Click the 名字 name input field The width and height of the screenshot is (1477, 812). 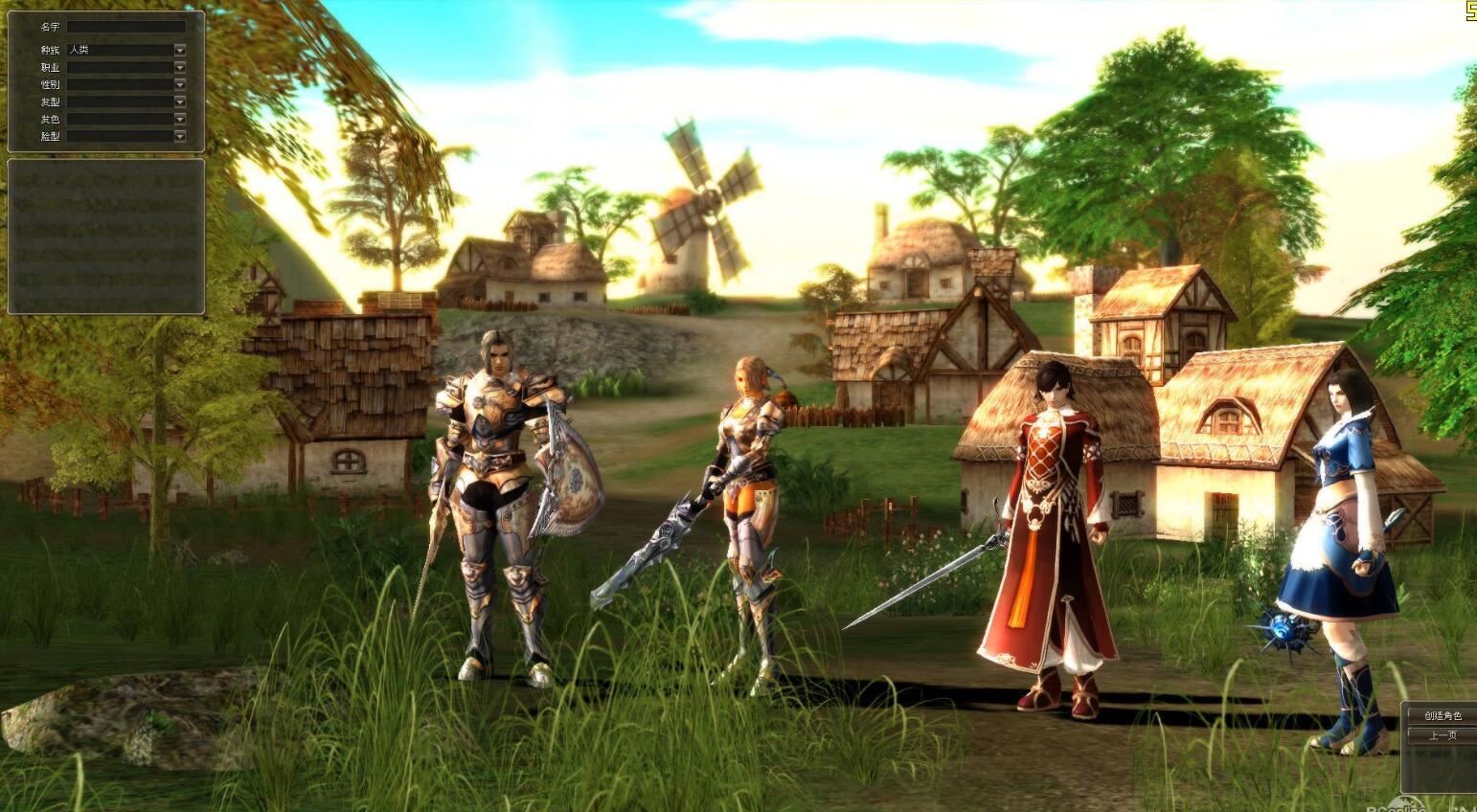pos(125,27)
